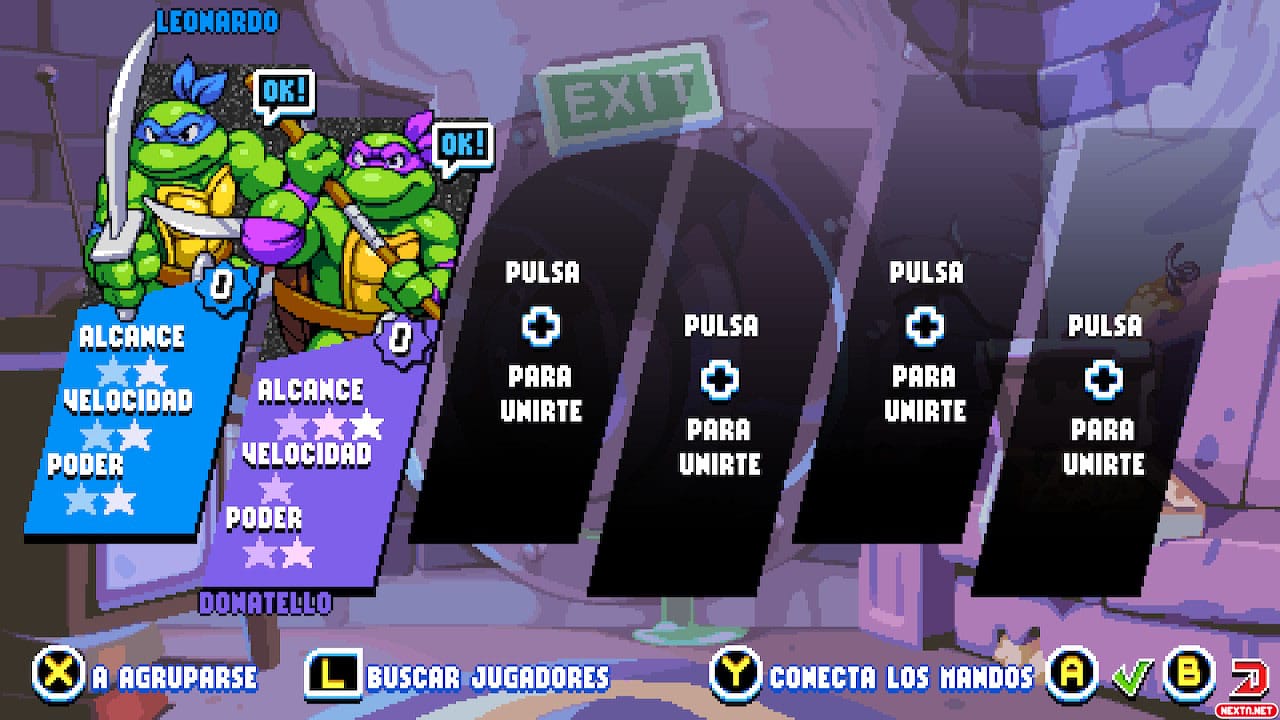The height and width of the screenshot is (720, 1280).
Task: Toggle Donatello's OK! ready bubble
Action: click(x=462, y=144)
